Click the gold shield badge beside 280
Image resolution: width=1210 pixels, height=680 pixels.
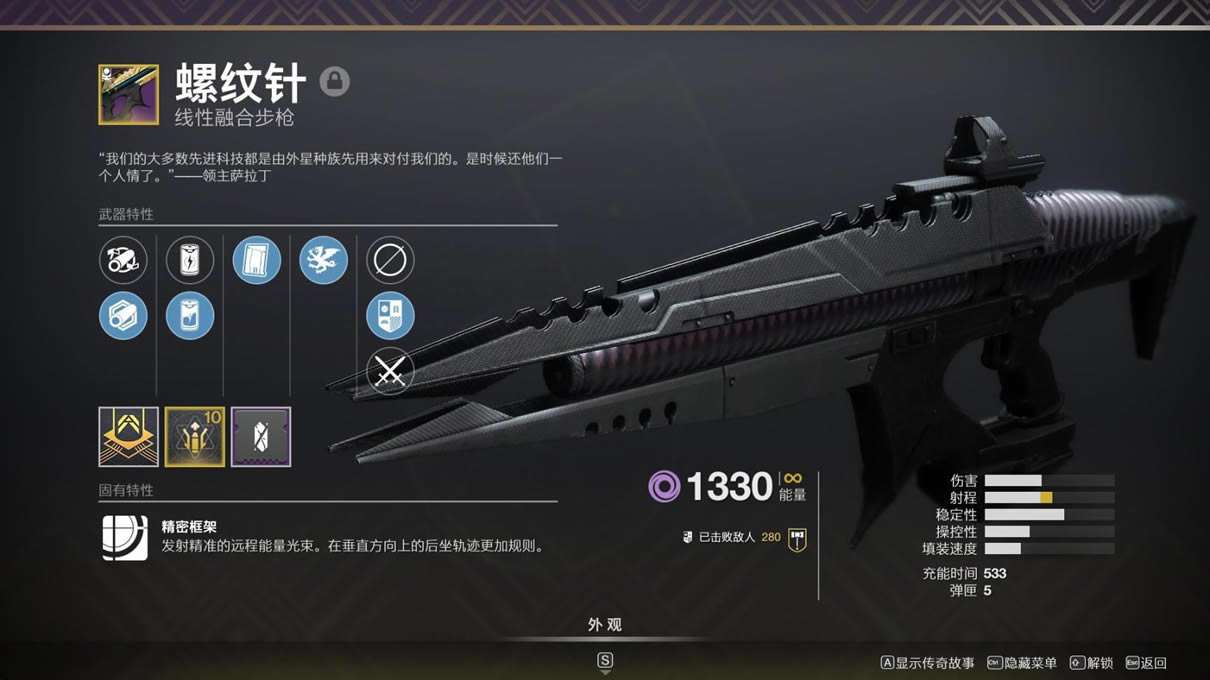point(797,539)
